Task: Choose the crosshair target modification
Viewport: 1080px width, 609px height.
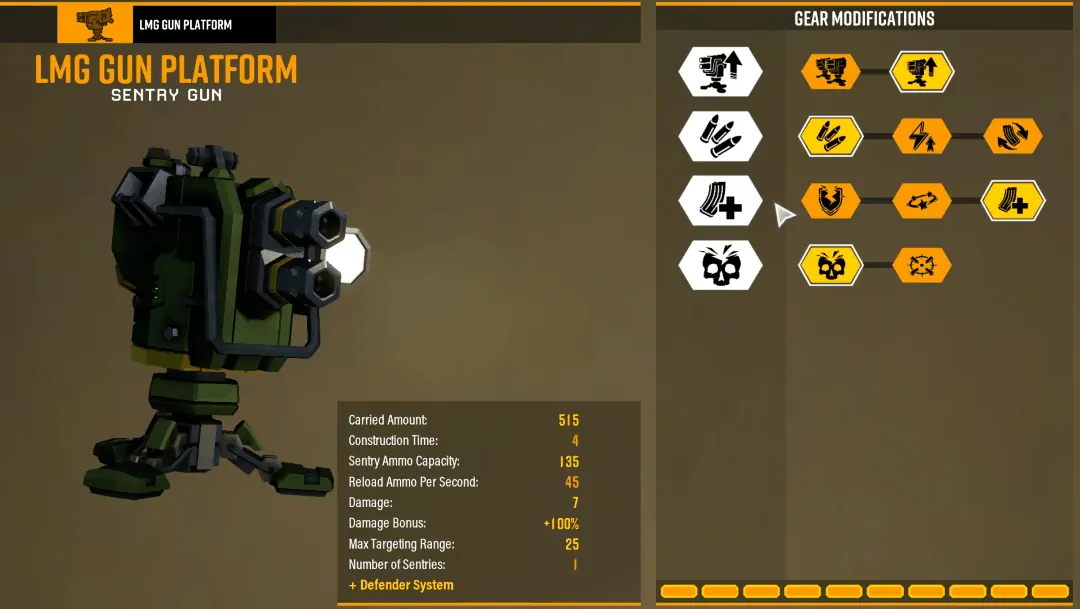Action: click(922, 265)
